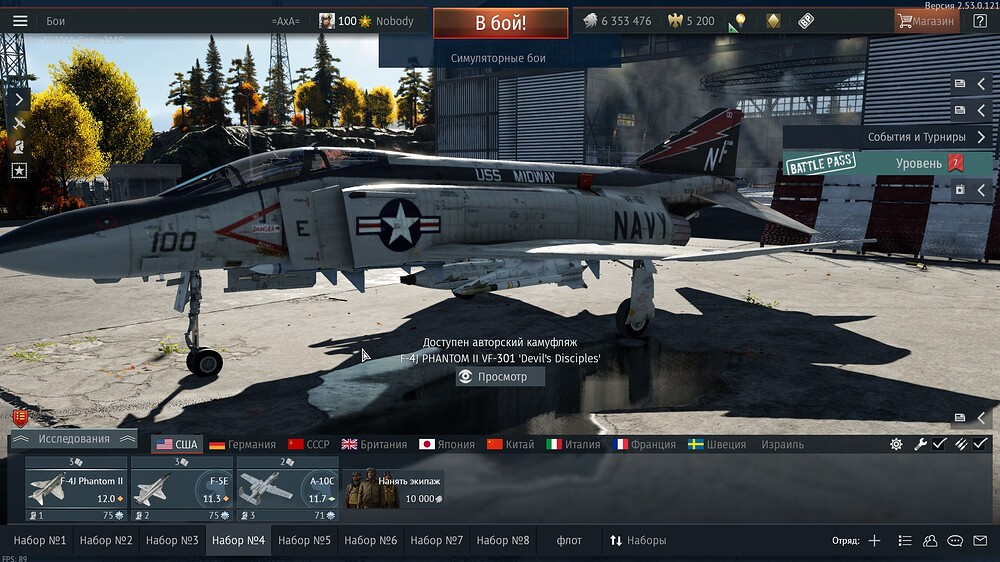Start battle with the В бой! button
The height and width of the screenshot is (562, 1000).
click(500, 23)
